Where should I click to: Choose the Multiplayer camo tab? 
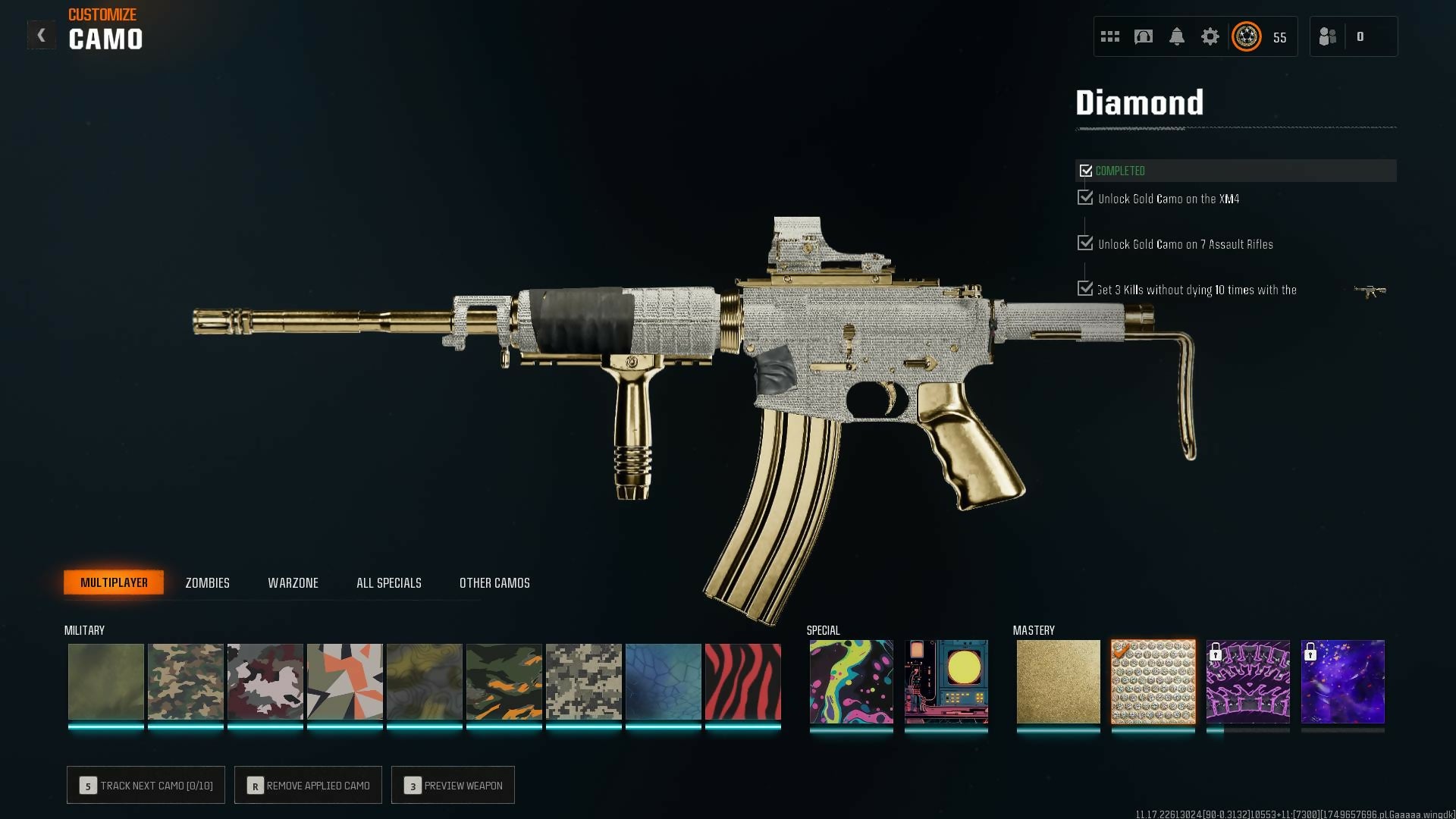pyautogui.click(x=114, y=582)
